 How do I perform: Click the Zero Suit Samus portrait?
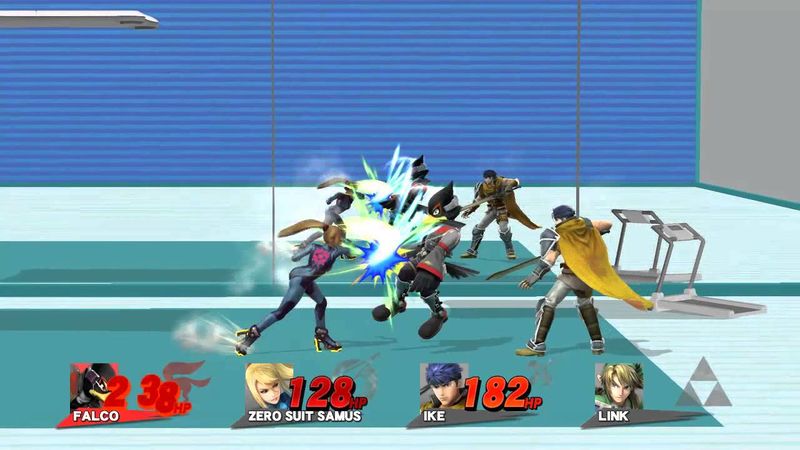[x=270, y=386]
